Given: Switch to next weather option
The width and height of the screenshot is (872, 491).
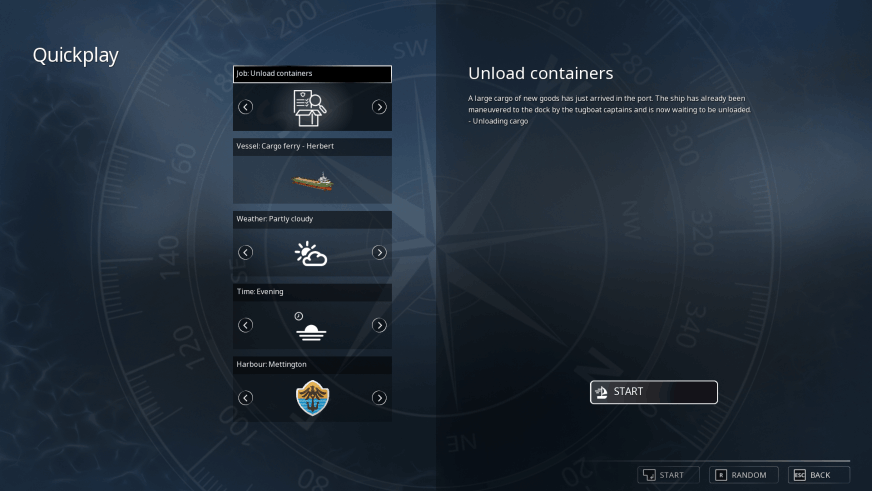Looking at the screenshot, I should (x=379, y=252).
